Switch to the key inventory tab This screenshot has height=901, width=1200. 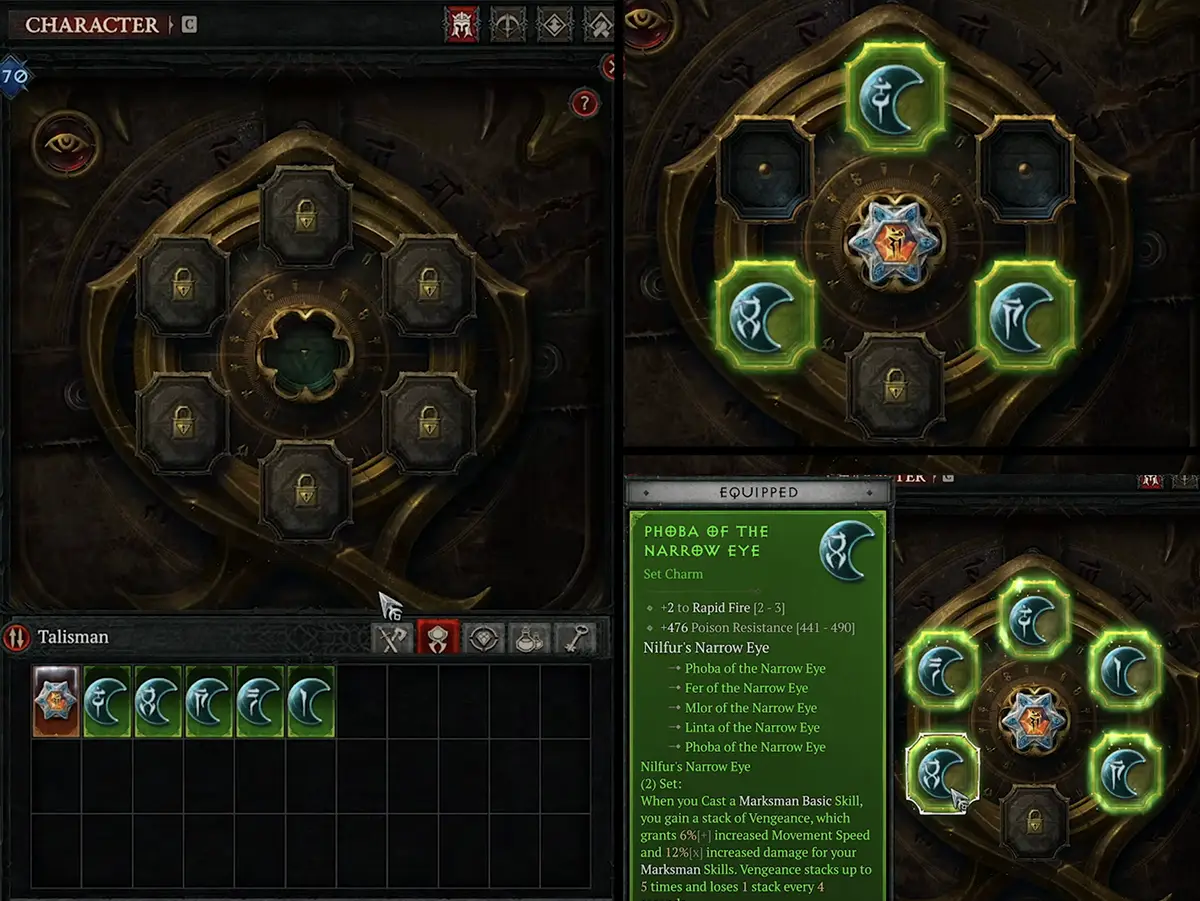coord(576,638)
